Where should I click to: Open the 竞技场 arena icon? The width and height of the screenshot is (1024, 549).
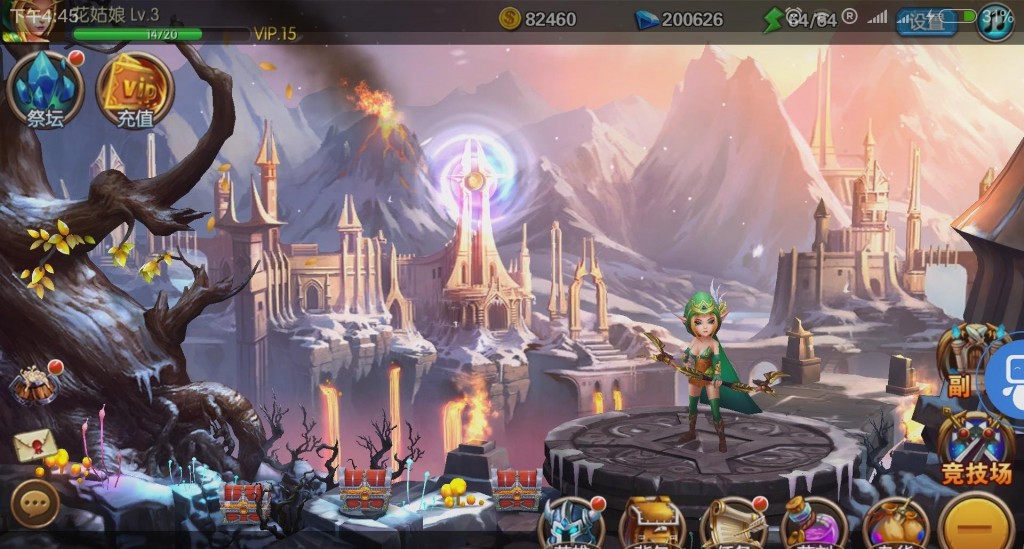point(976,447)
